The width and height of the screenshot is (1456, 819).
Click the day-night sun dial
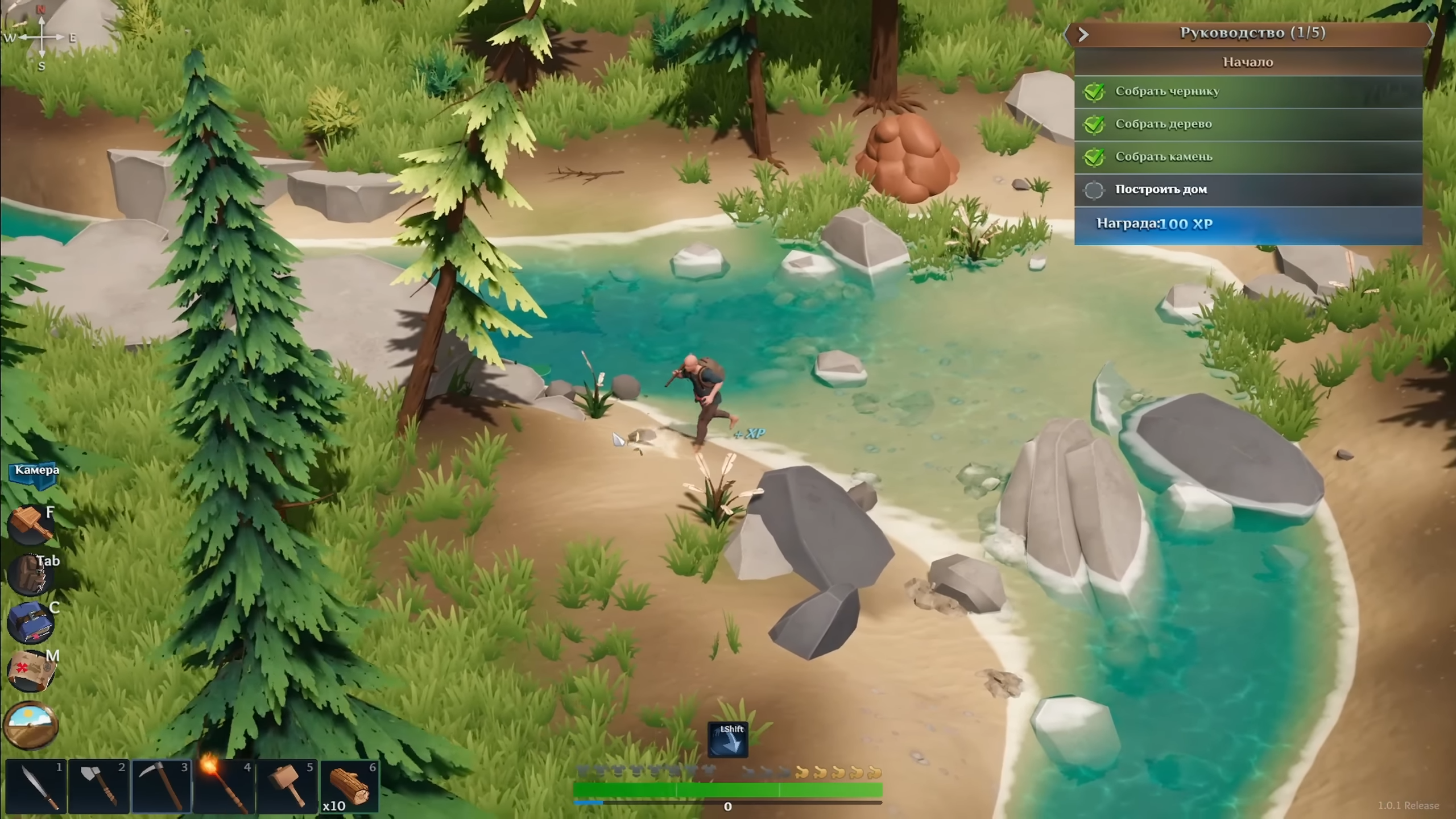tap(31, 725)
